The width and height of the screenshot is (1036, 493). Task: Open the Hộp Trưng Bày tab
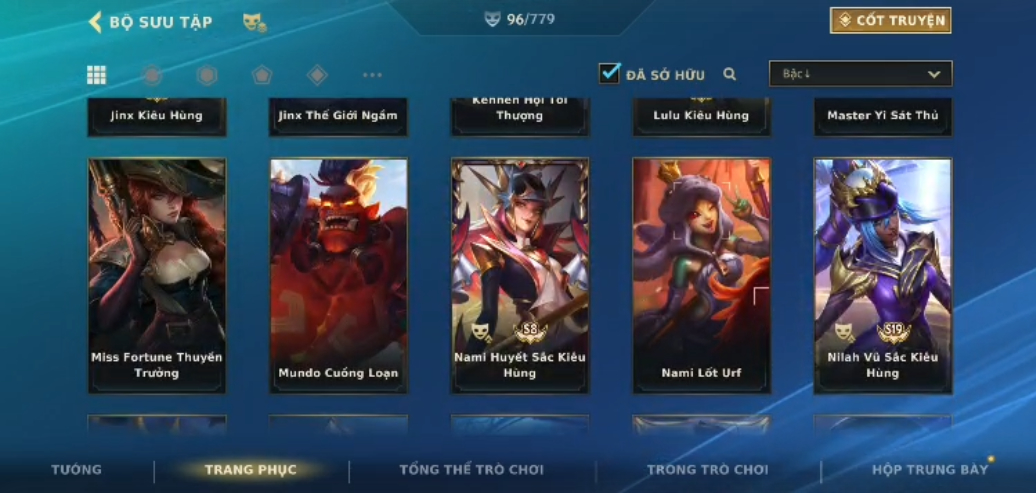[x=929, y=470]
